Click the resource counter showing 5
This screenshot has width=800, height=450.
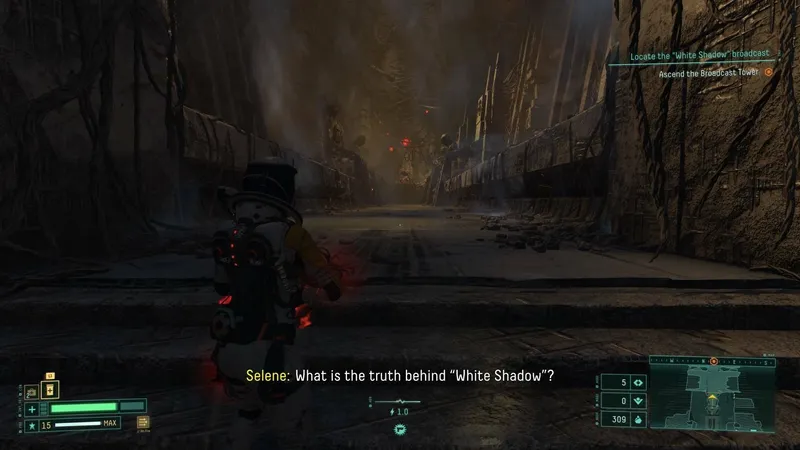[x=624, y=382]
